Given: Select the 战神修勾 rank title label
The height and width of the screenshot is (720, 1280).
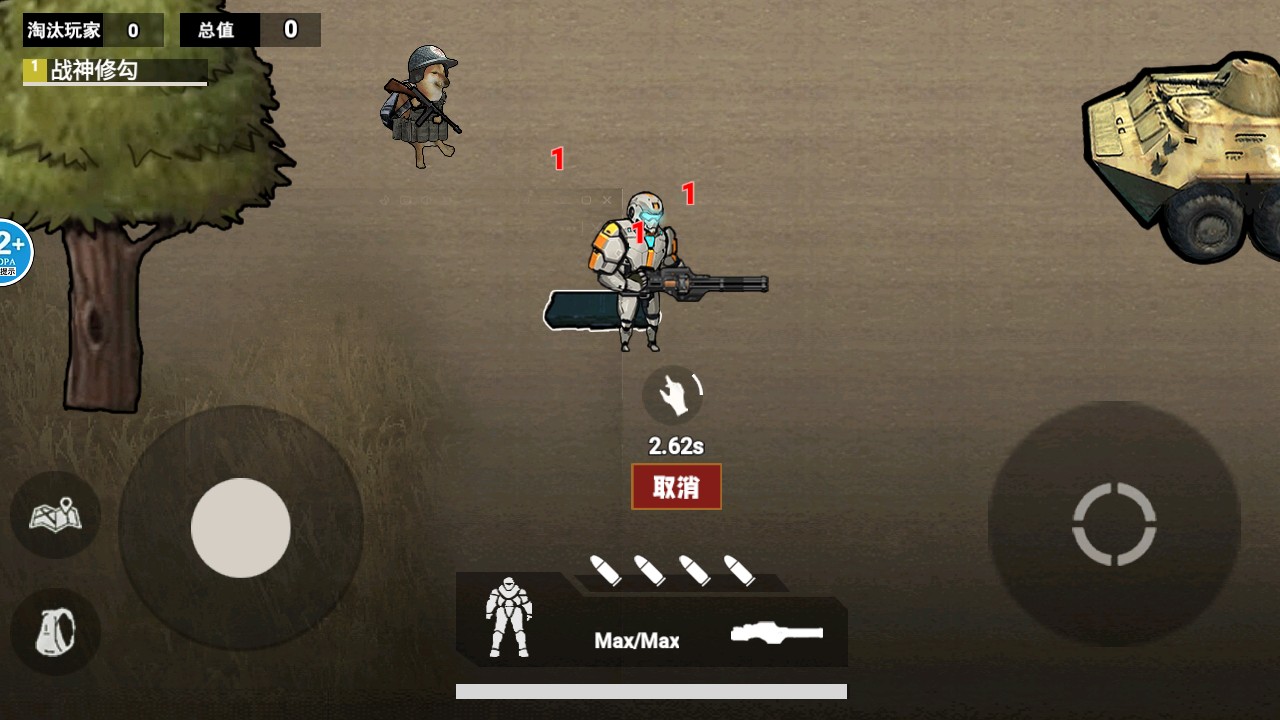Looking at the screenshot, I should (98, 71).
